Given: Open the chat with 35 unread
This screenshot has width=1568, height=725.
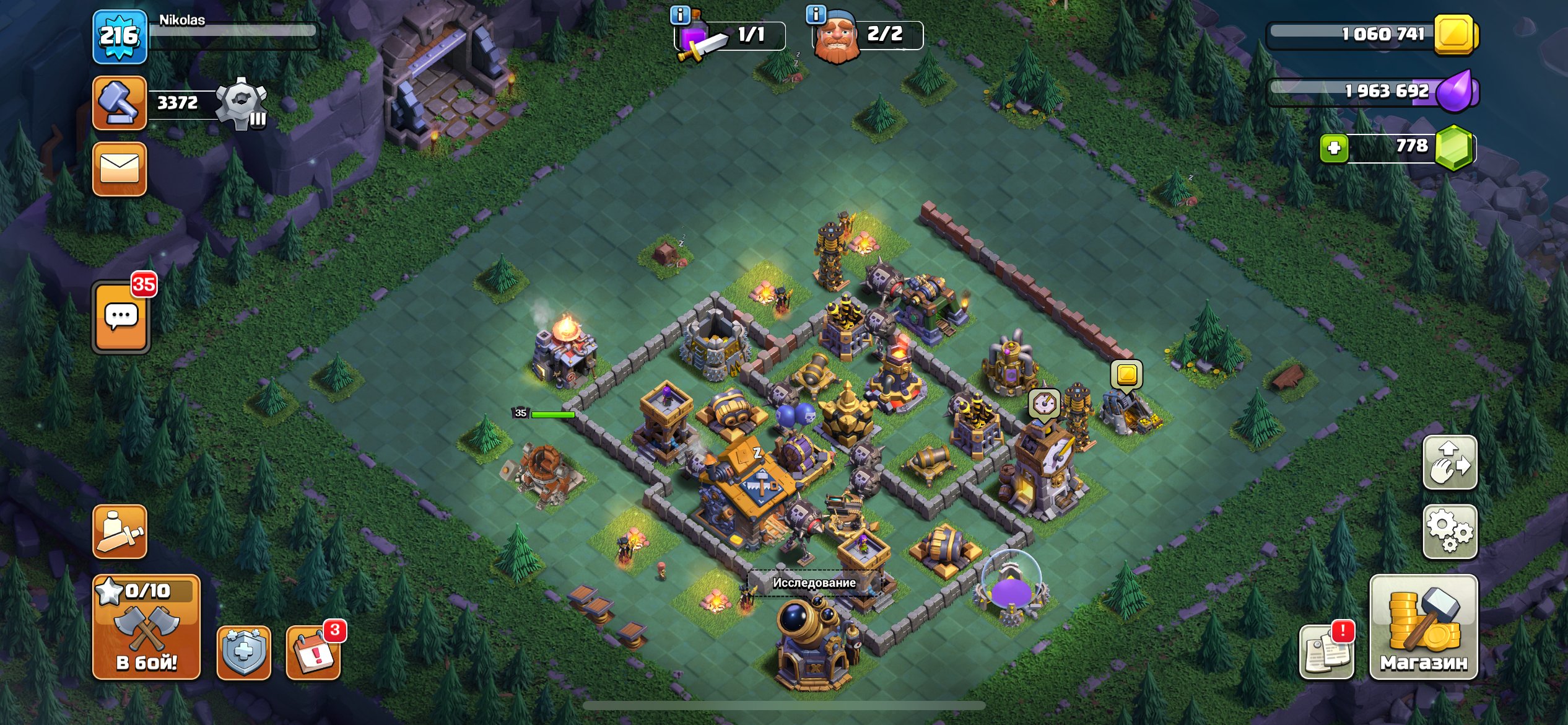Looking at the screenshot, I should coord(121,317).
